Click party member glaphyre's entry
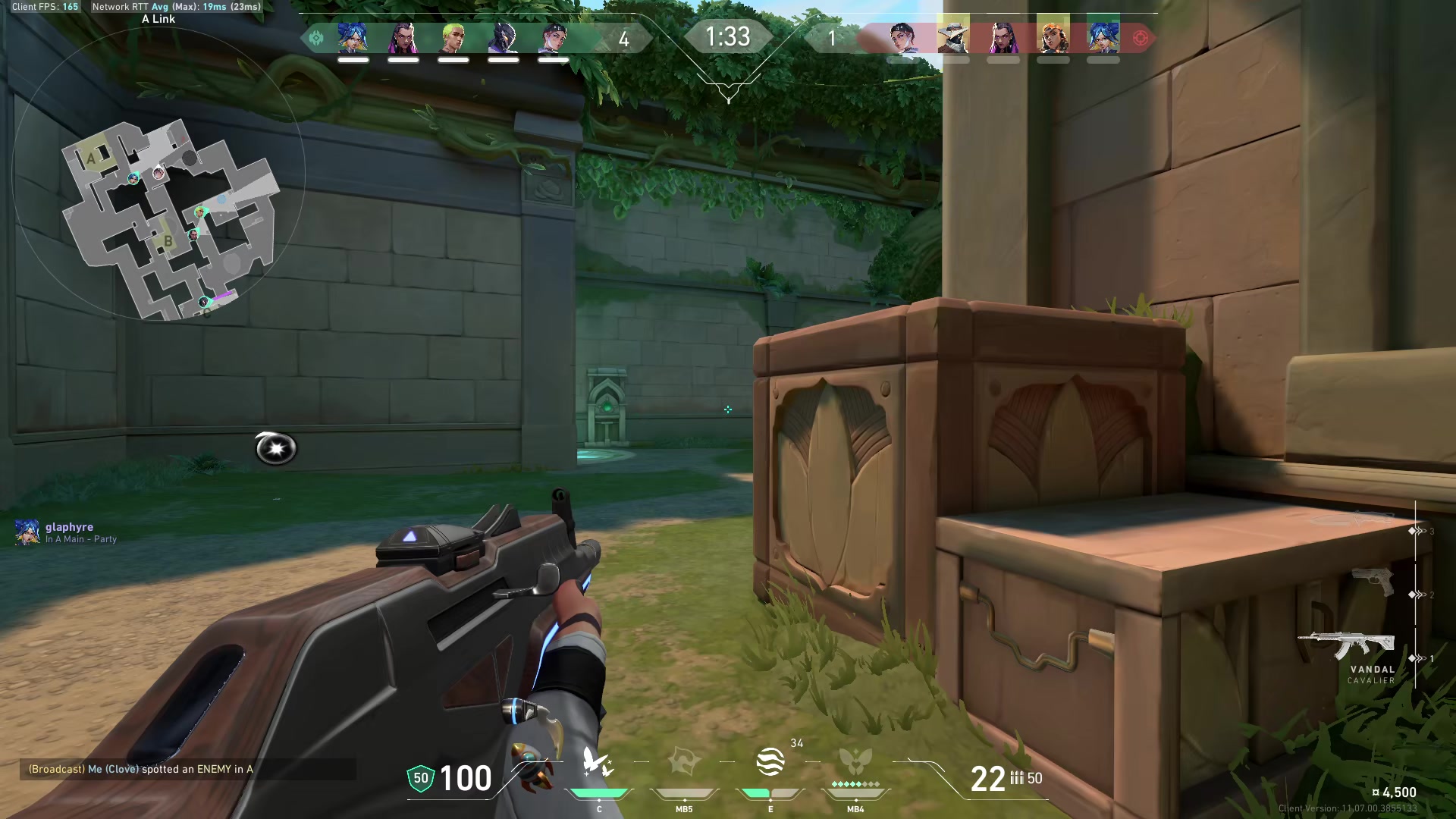The width and height of the screenshot is (1456, 819). coord(67,532)
